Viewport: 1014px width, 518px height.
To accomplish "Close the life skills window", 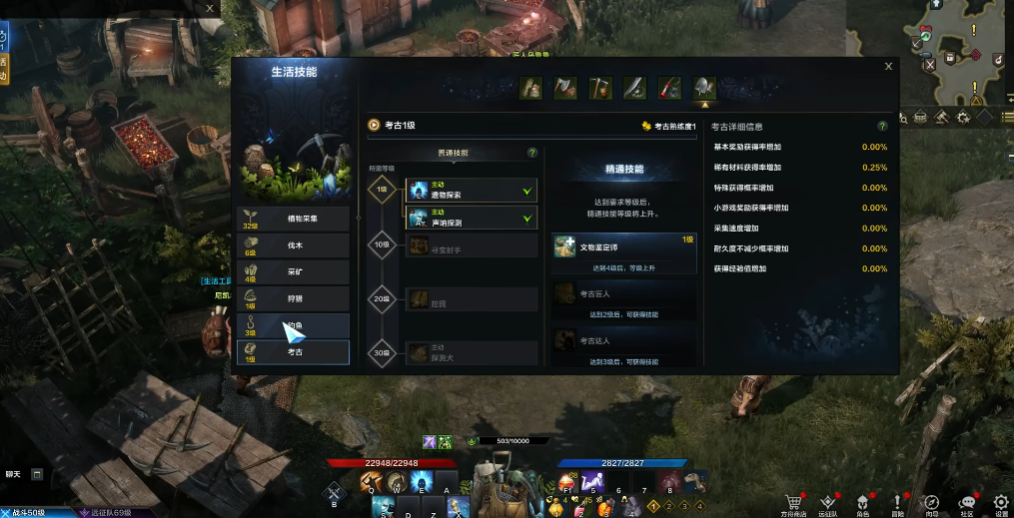I will (888, 67).
